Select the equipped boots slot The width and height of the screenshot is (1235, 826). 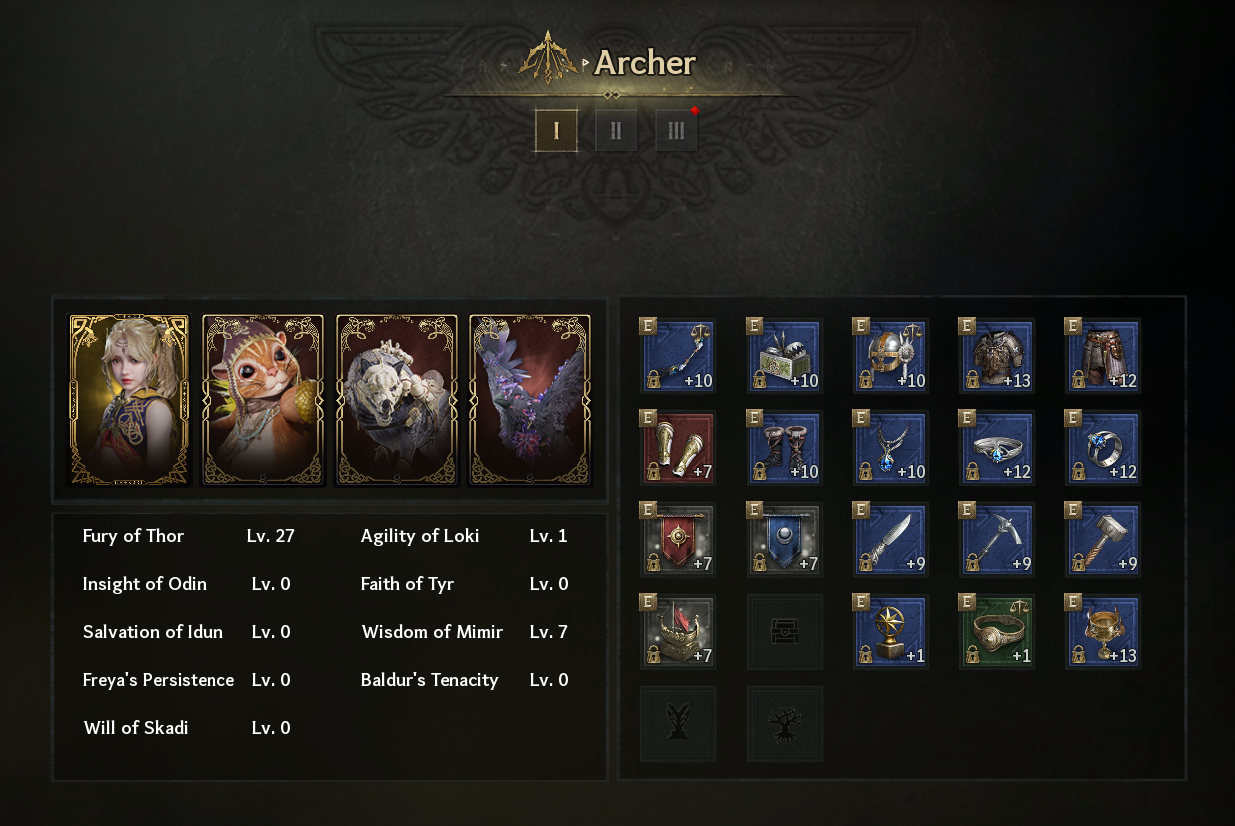784,448
